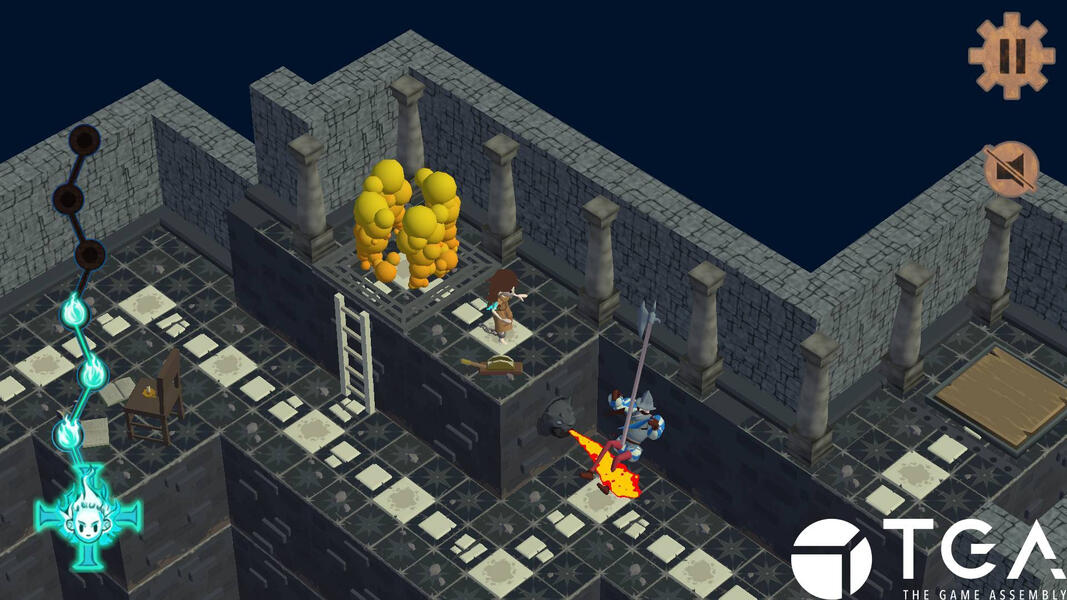Toggle the muted speaker sound button
Viewport: 1067px width, 600px height.
click(1011, 168)
